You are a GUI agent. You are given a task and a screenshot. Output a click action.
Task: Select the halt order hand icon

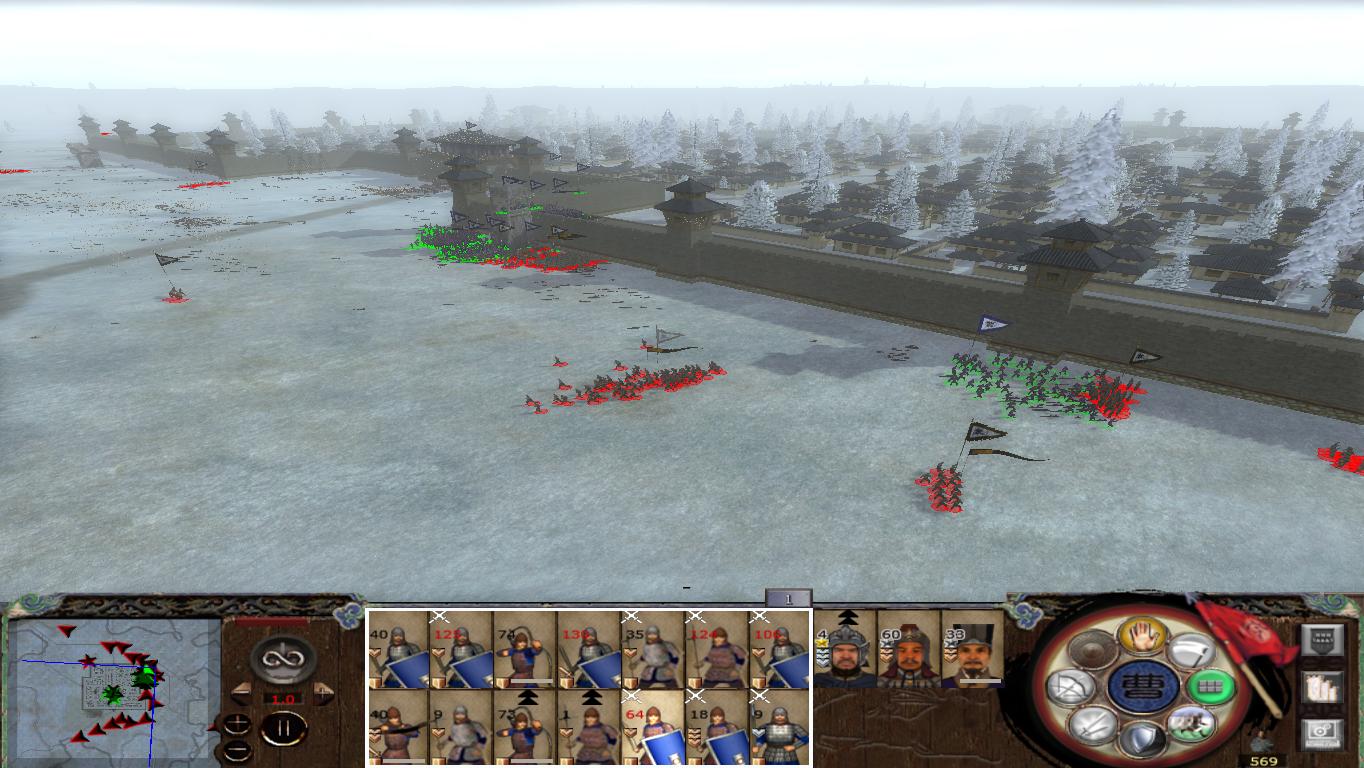coord(1141,637)
